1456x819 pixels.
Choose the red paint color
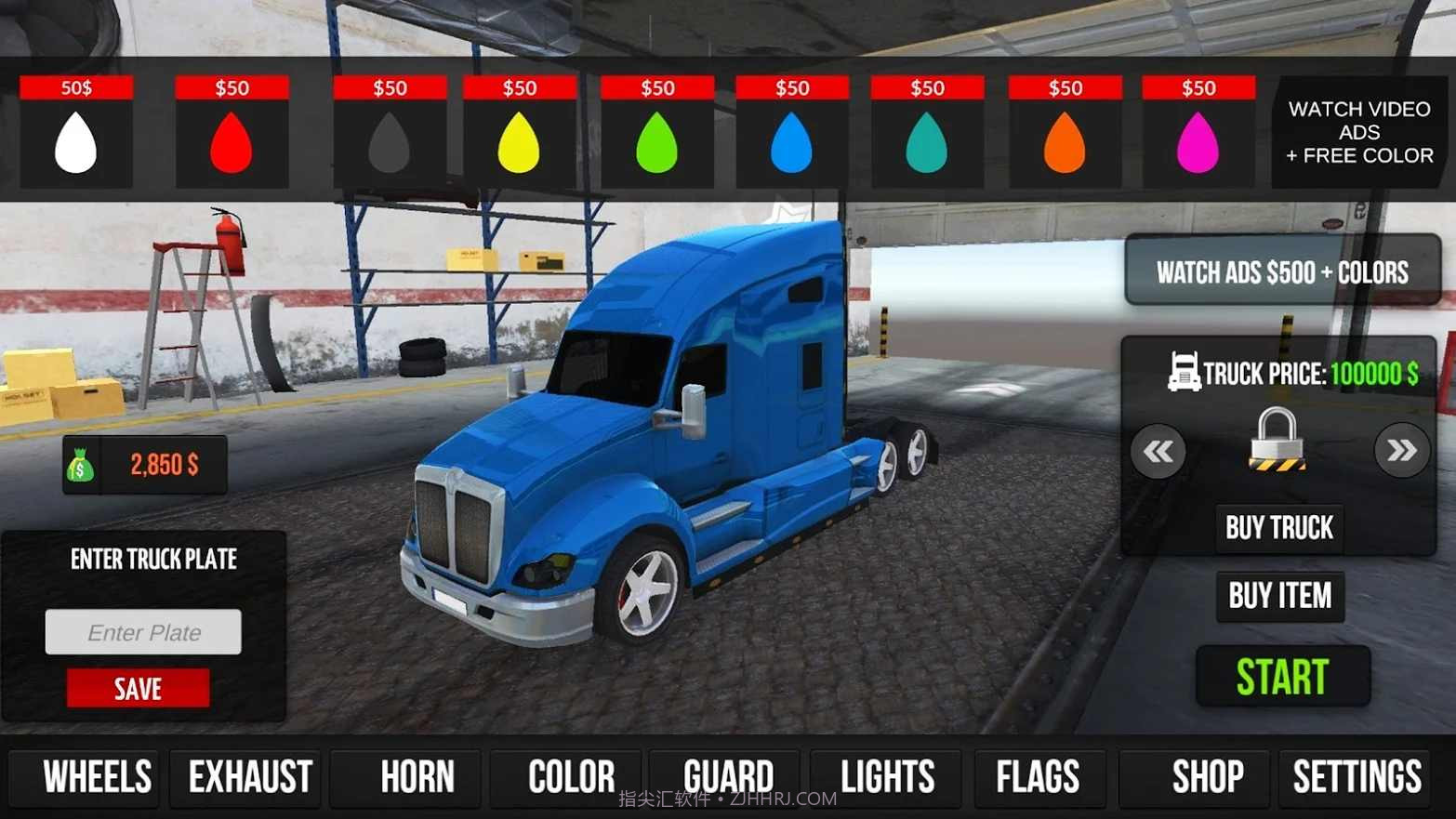[232, 142]
